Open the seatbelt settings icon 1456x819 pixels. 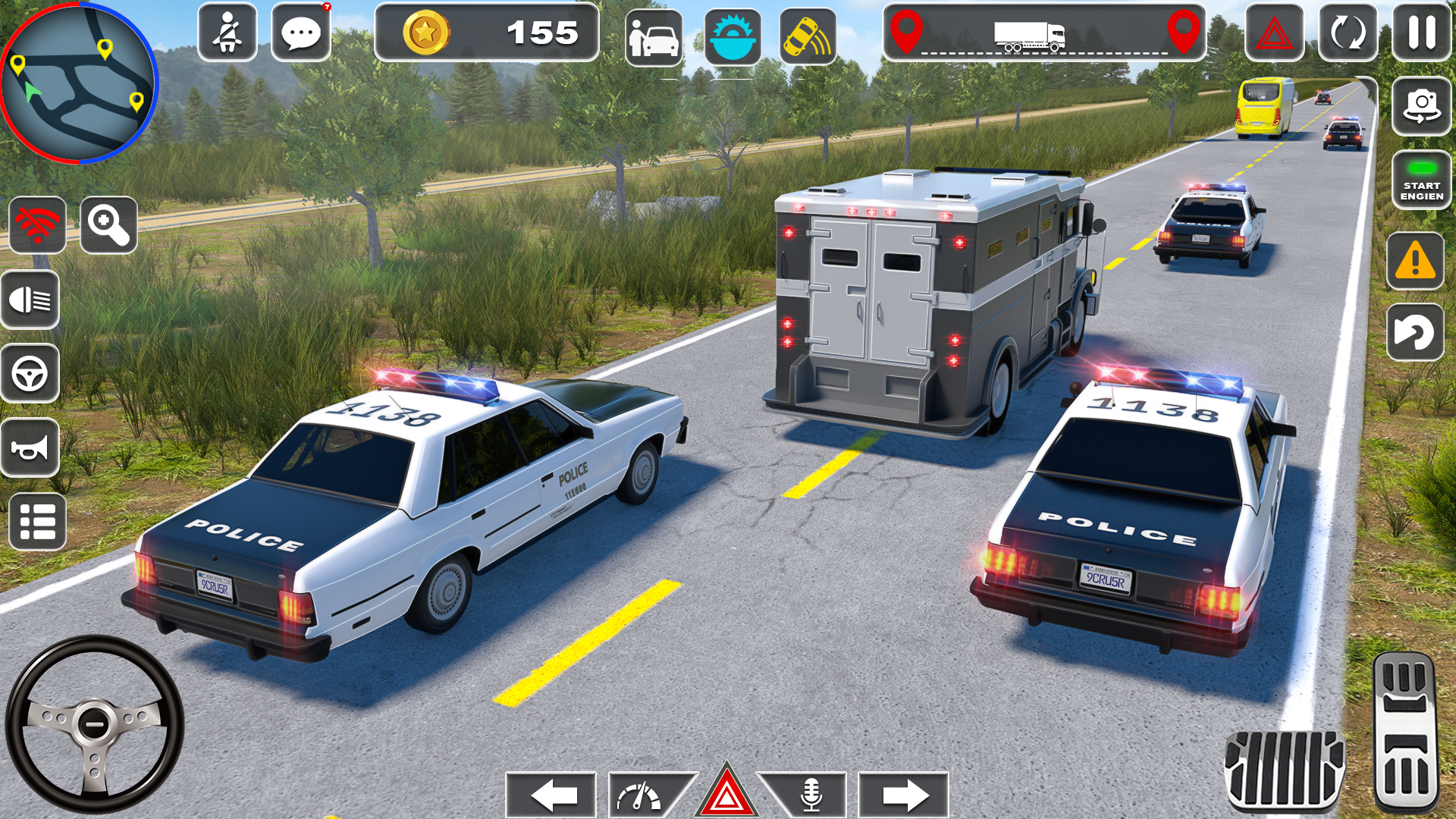click(227, 33)
